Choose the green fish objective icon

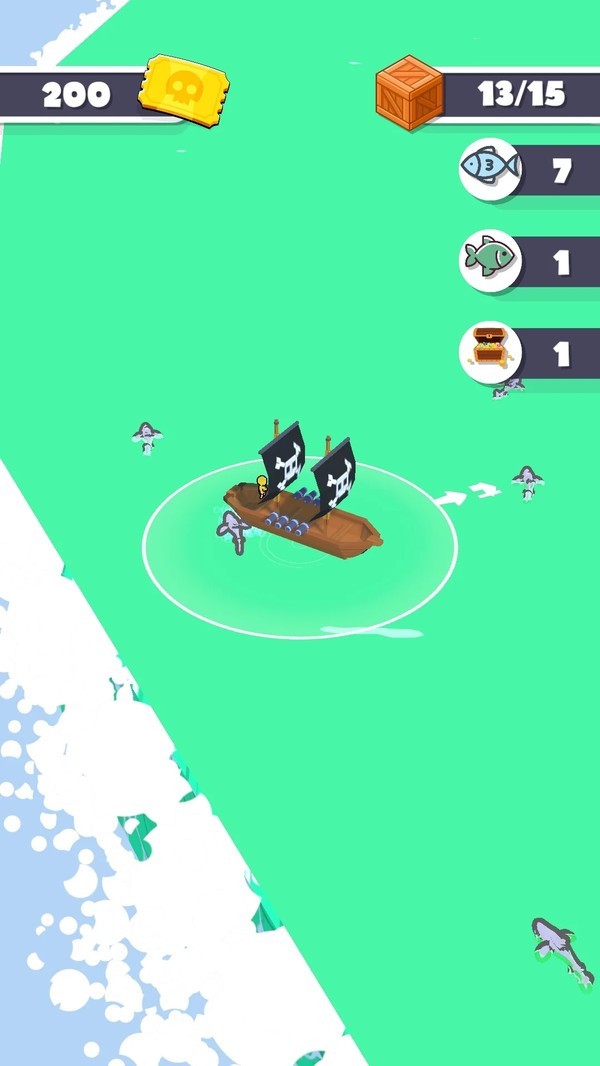point(490,260)
